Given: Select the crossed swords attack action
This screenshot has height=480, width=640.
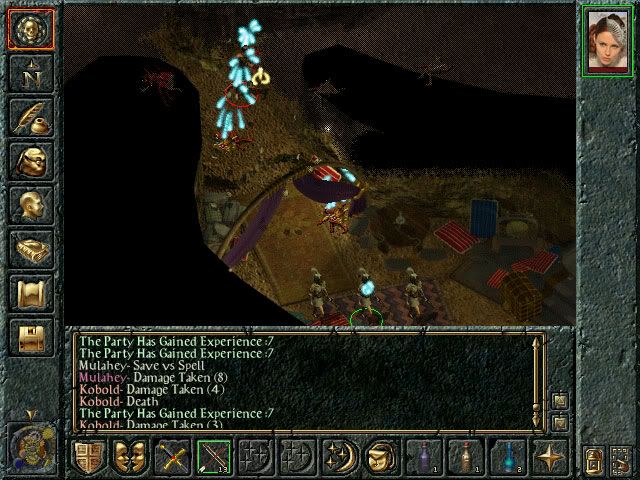Looking at the screenshot, I should (x=172, y=457).
